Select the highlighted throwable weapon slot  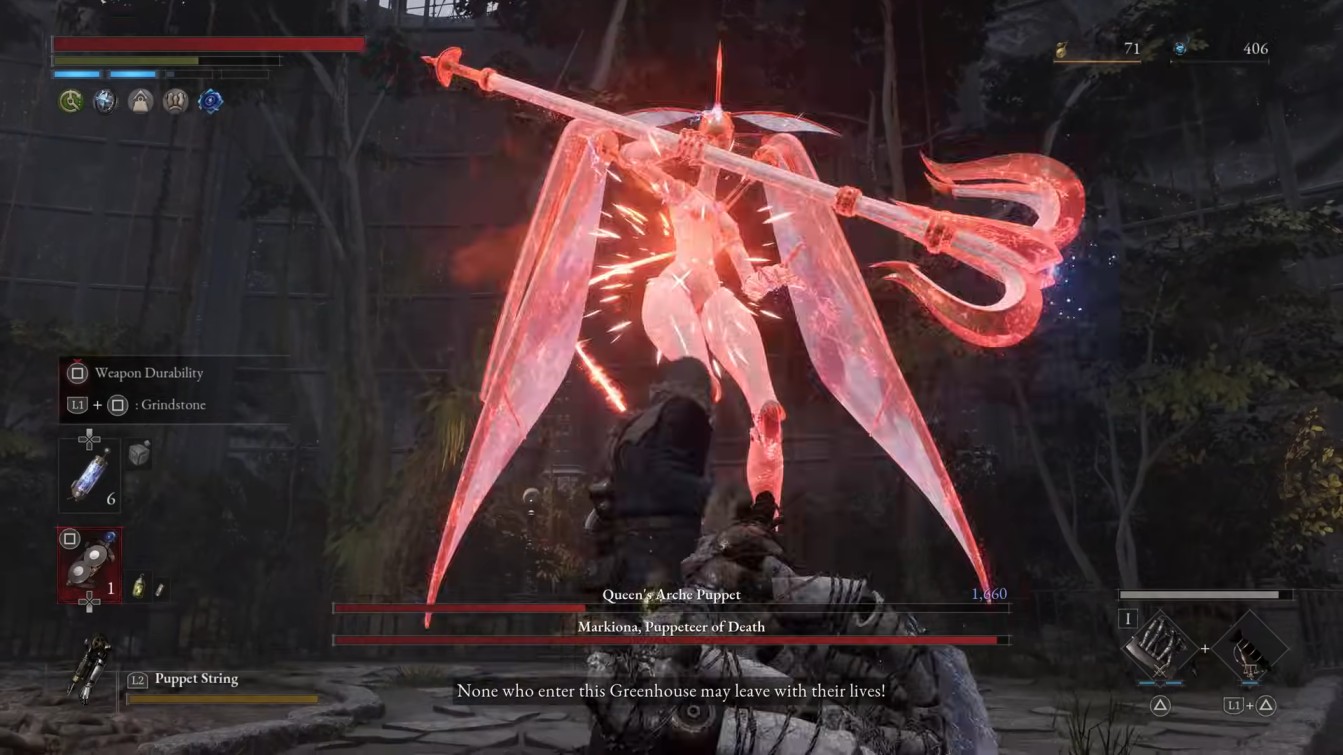pos(91,566)
